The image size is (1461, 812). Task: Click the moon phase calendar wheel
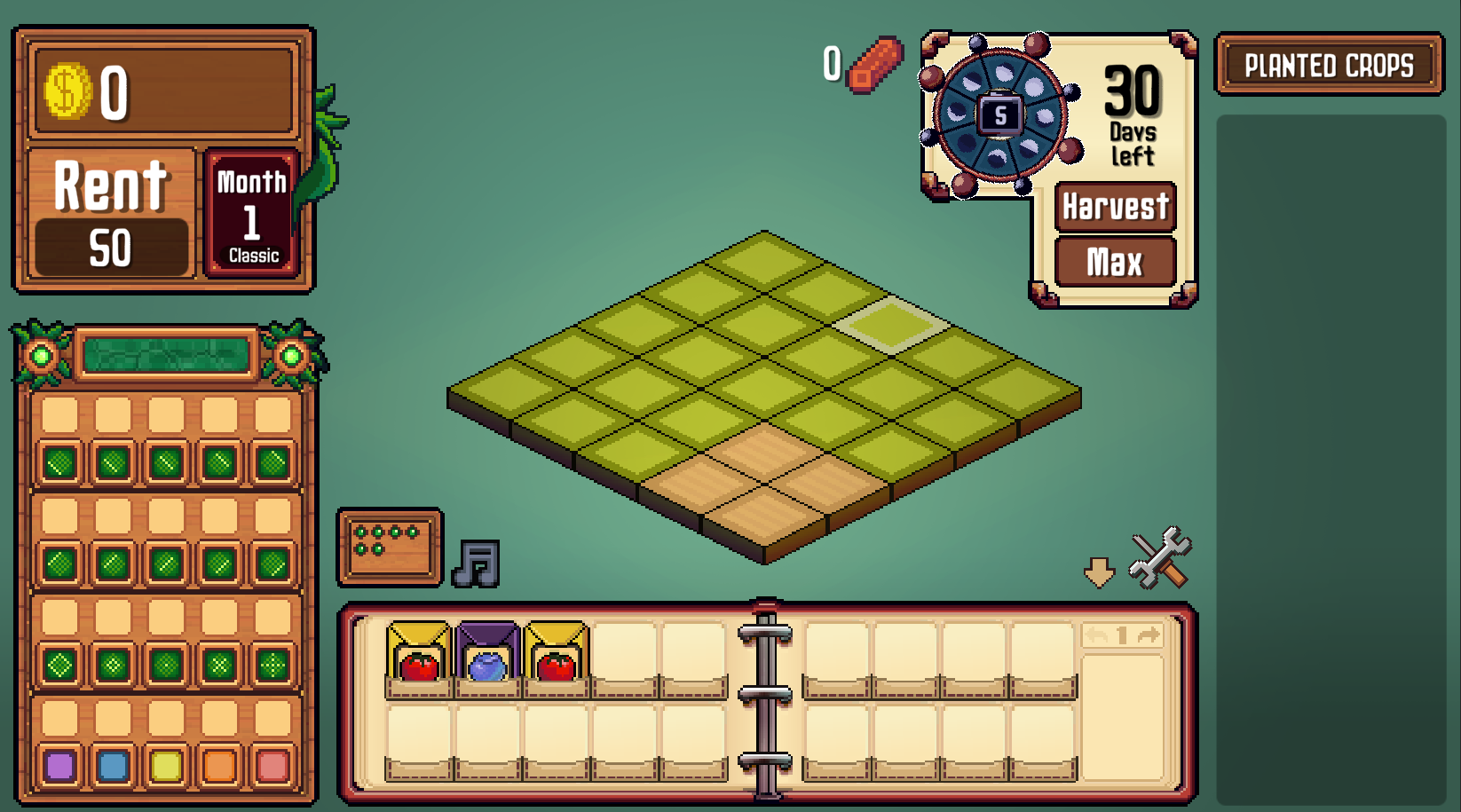pyautogui.click(x=999, y=115)
